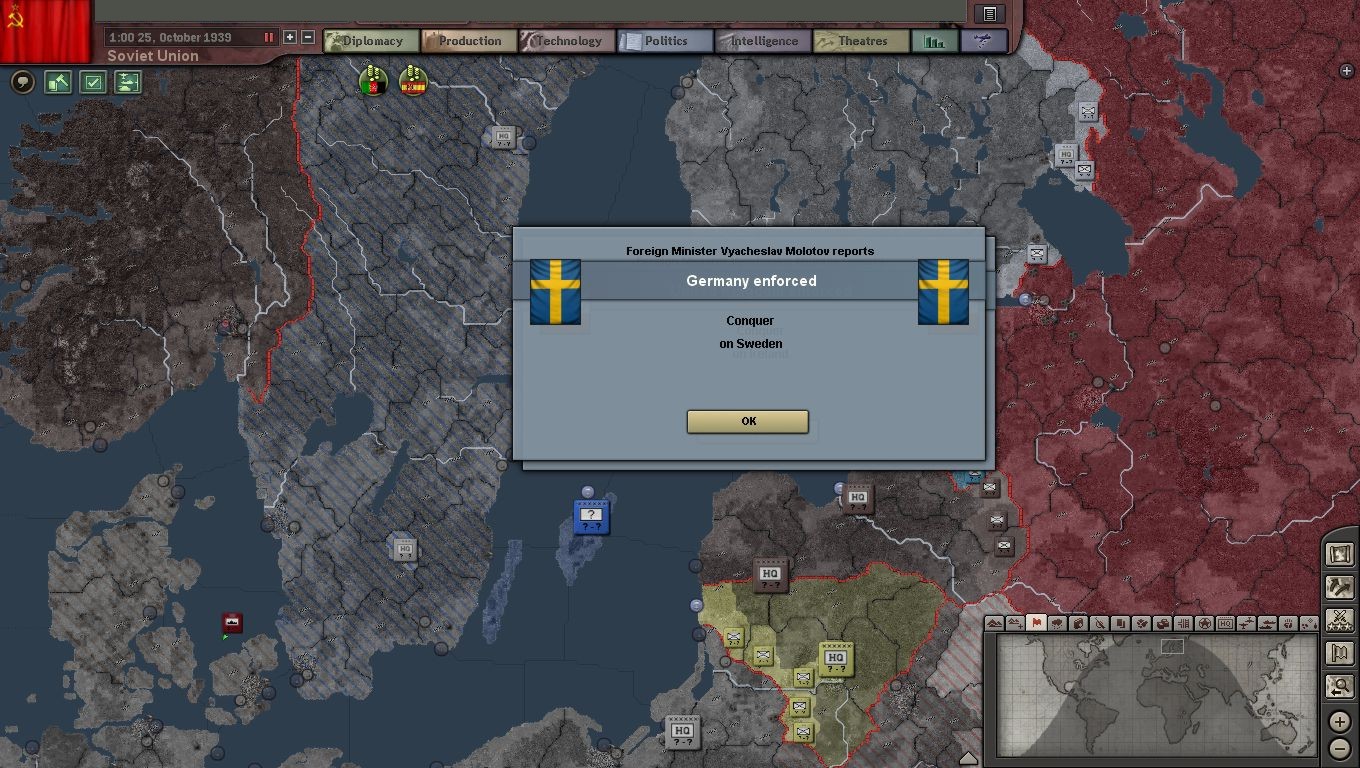
Task: Open the speech bubble message icon
Action: coord(22,82)
